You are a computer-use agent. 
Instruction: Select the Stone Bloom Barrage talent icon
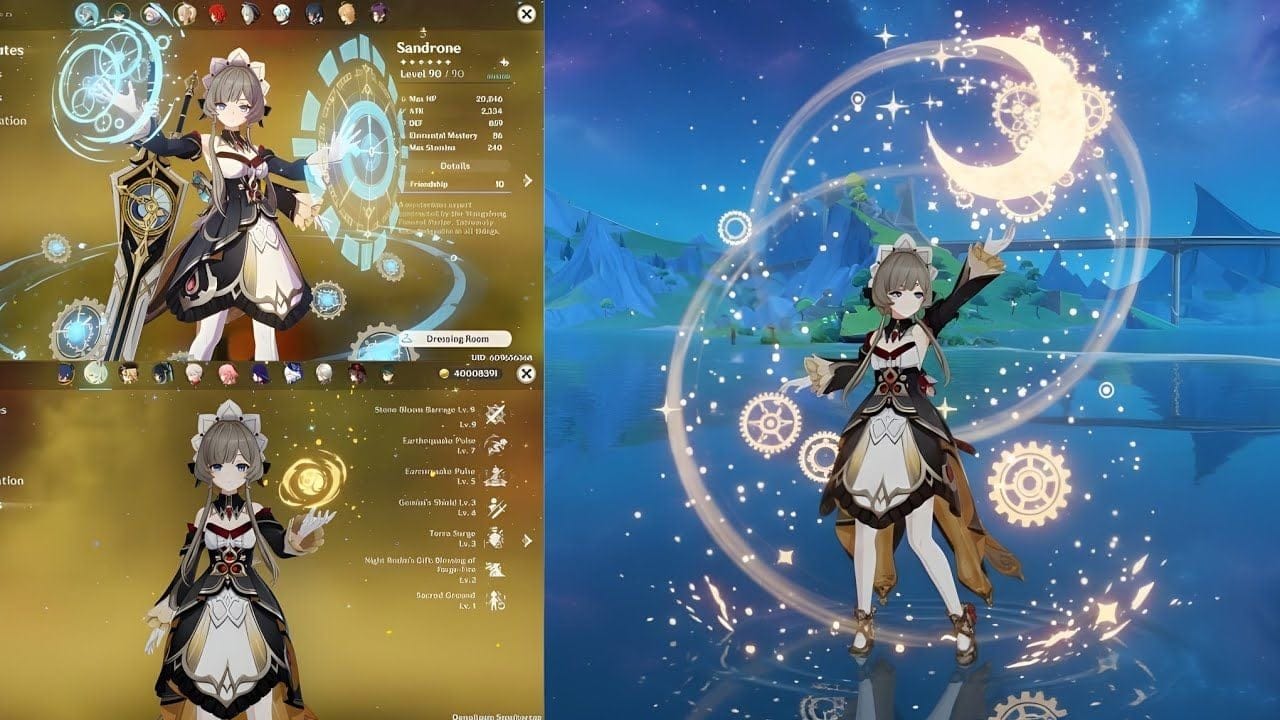point(494,414)
